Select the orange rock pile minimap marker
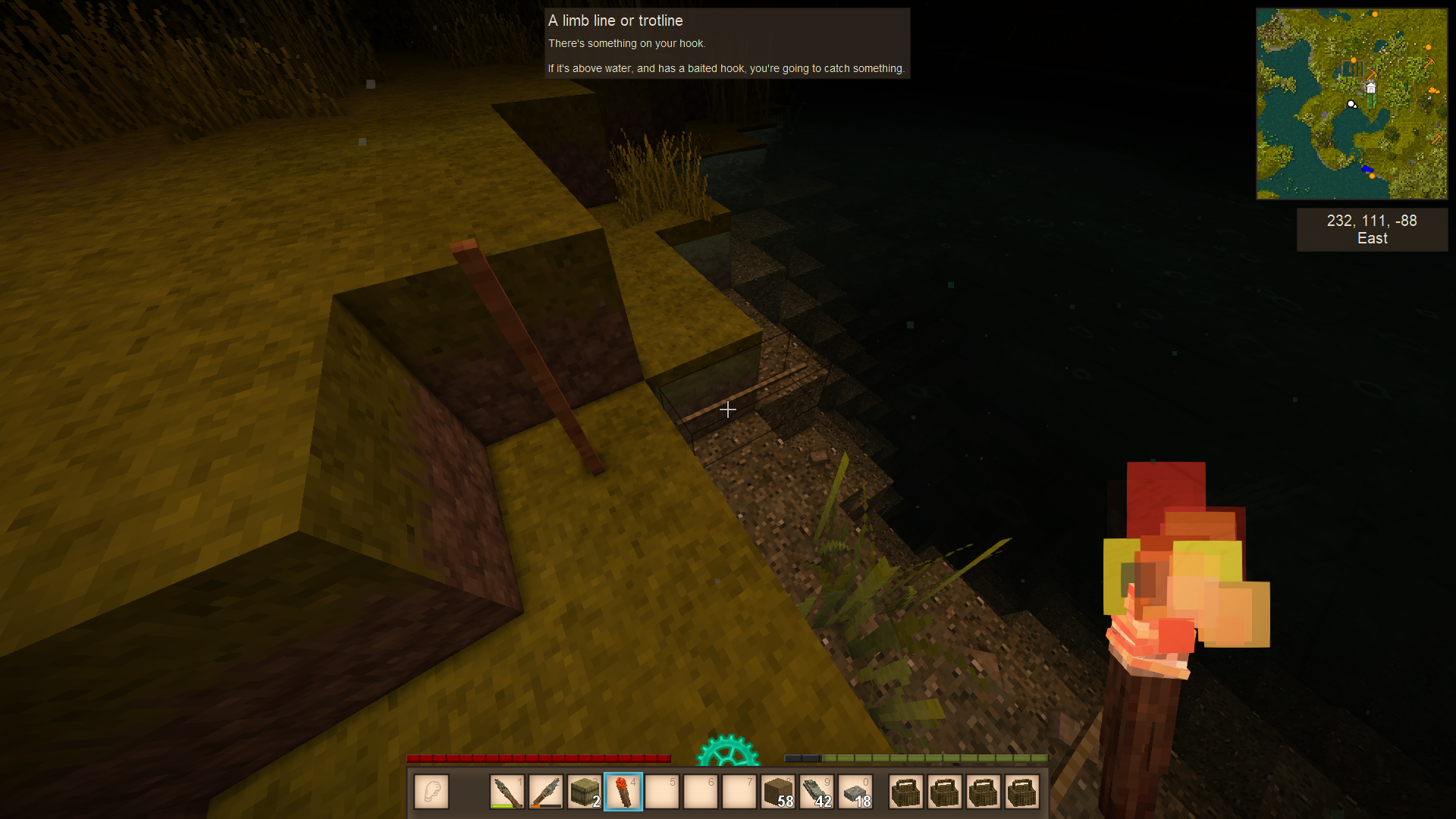Screen dimensions: 1456x819 pyautogui.click(x=1433, y=91)
